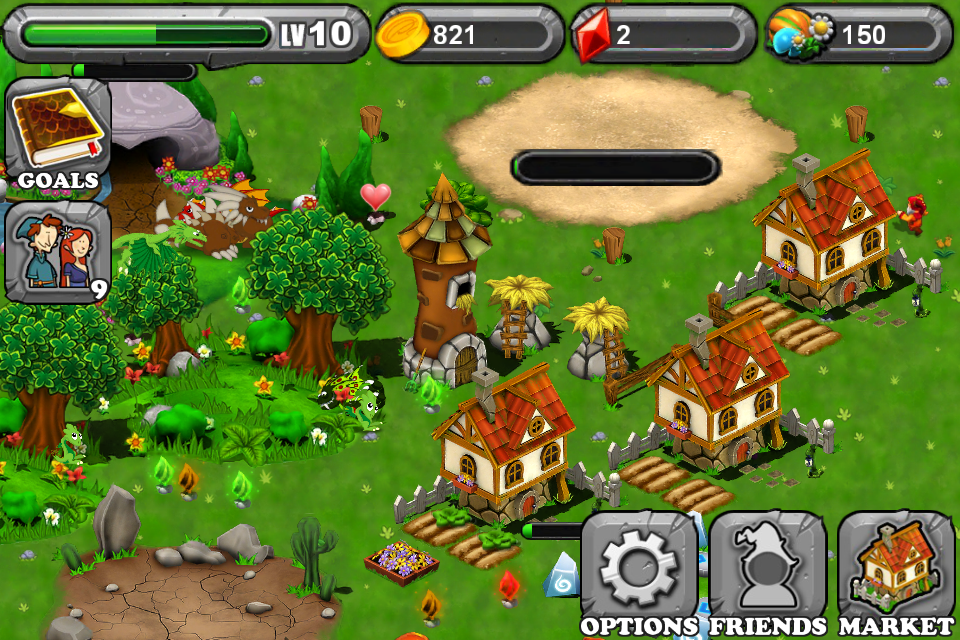Screen dimensions: 960x640
Task: Tap the gold coin counter
Action: (469, 35)
